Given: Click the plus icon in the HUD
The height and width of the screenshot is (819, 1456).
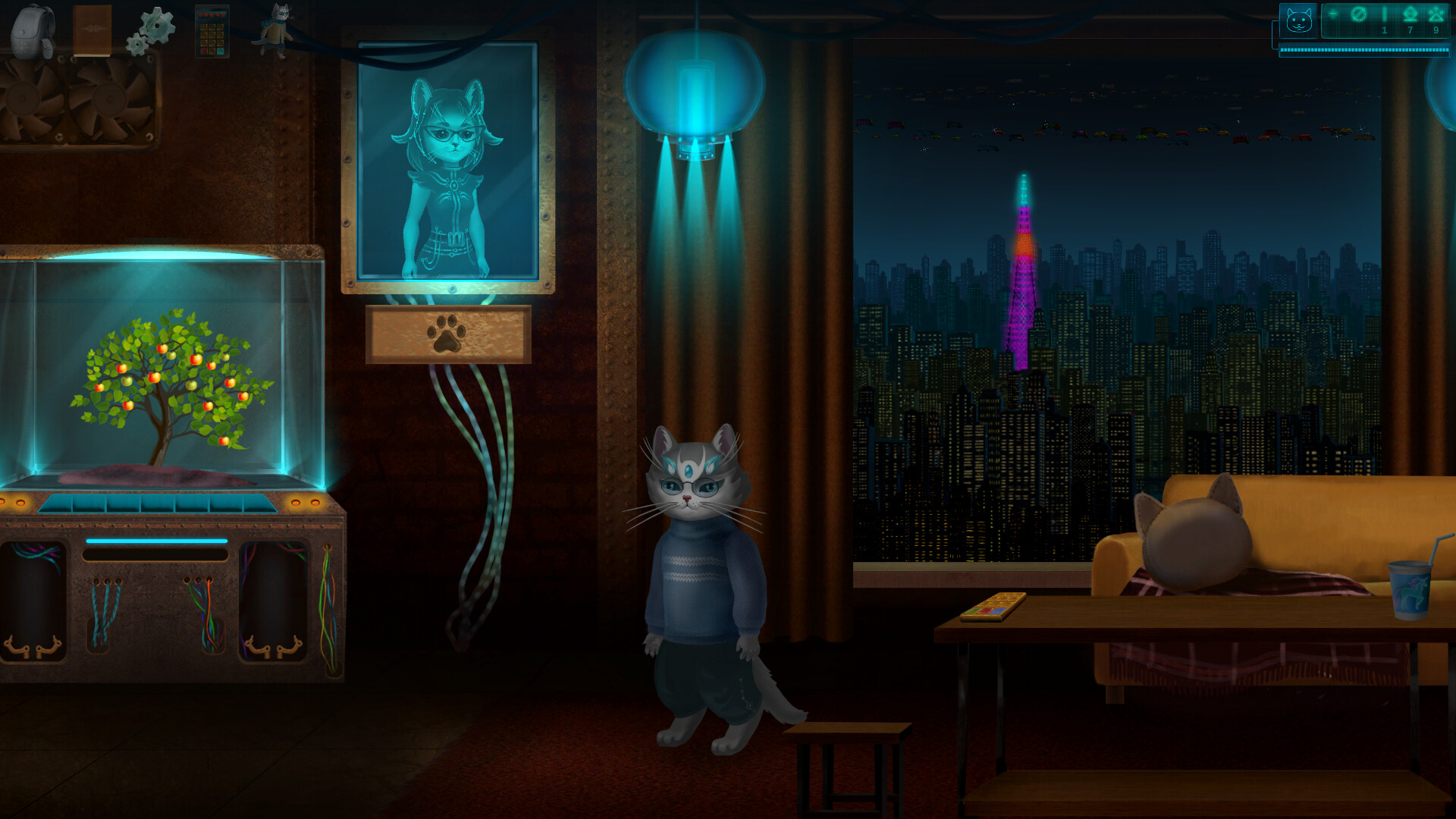Looking at the screenshot, I should pos(1333,14).
